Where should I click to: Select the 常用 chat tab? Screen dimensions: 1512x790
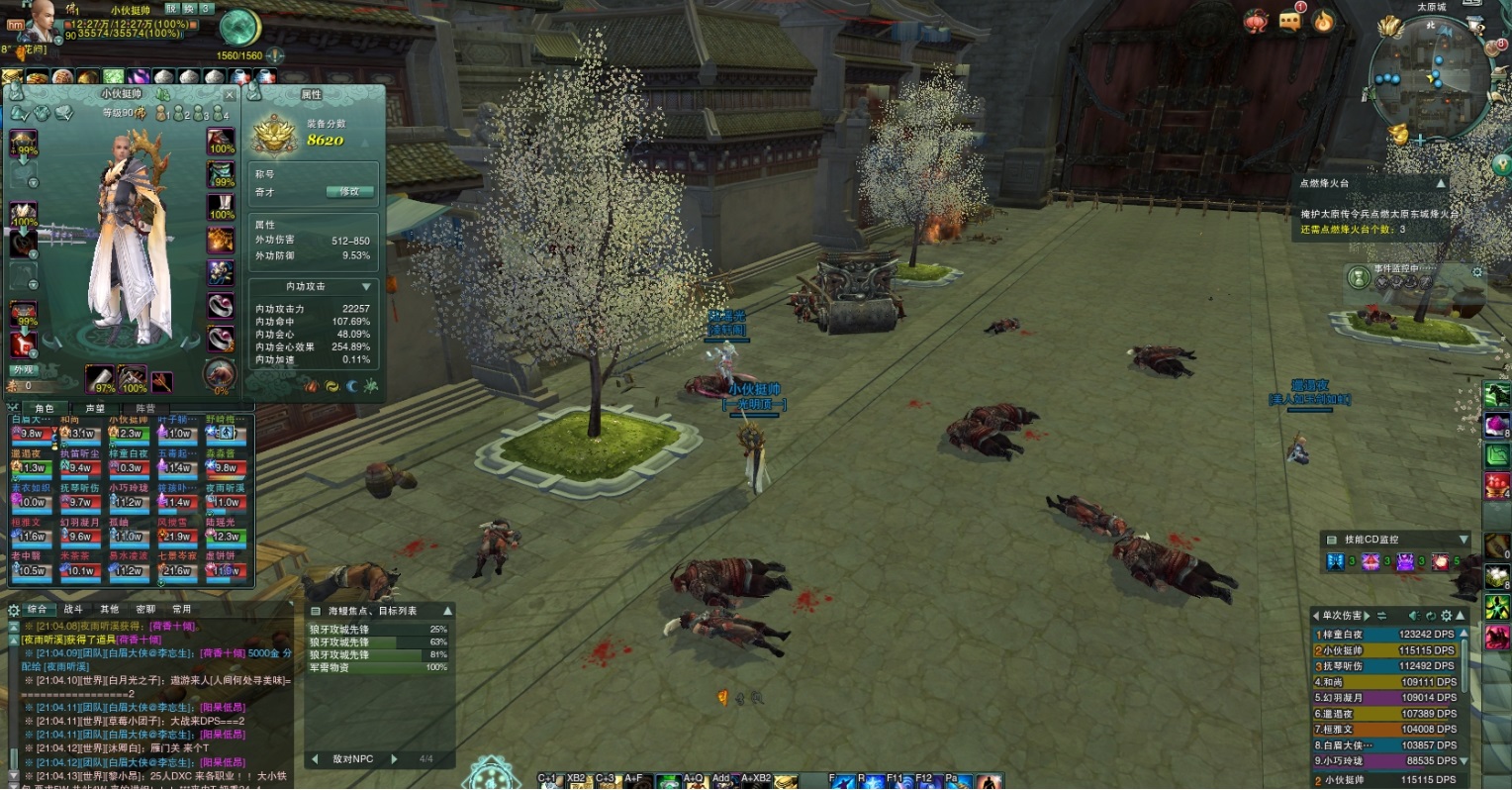[x=182, y=609]
